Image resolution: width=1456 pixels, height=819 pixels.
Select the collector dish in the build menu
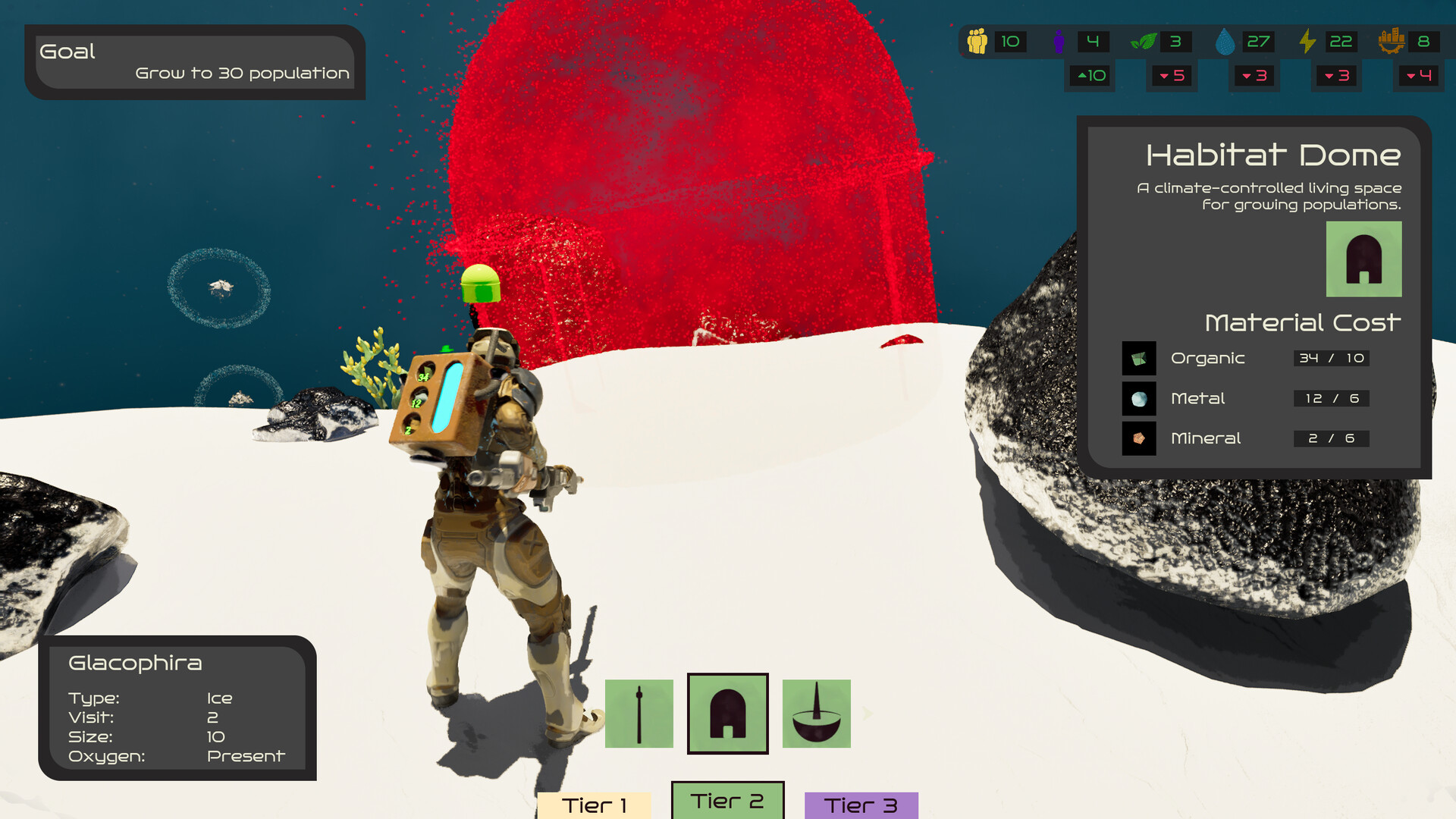816,714
